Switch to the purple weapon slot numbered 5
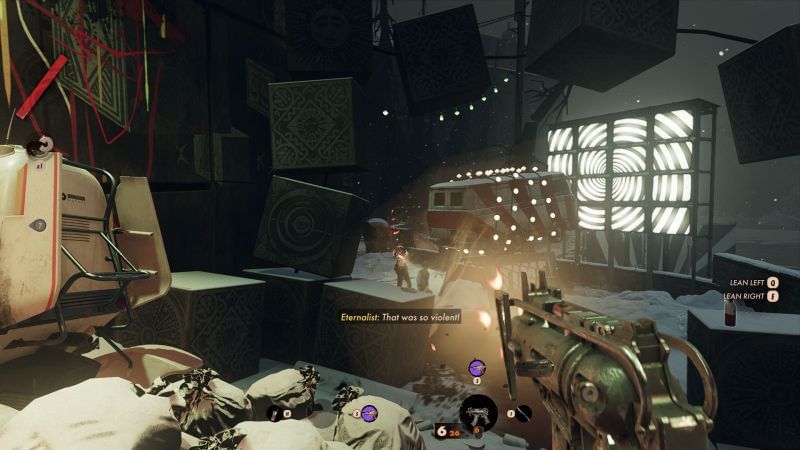 pos(369,411)
